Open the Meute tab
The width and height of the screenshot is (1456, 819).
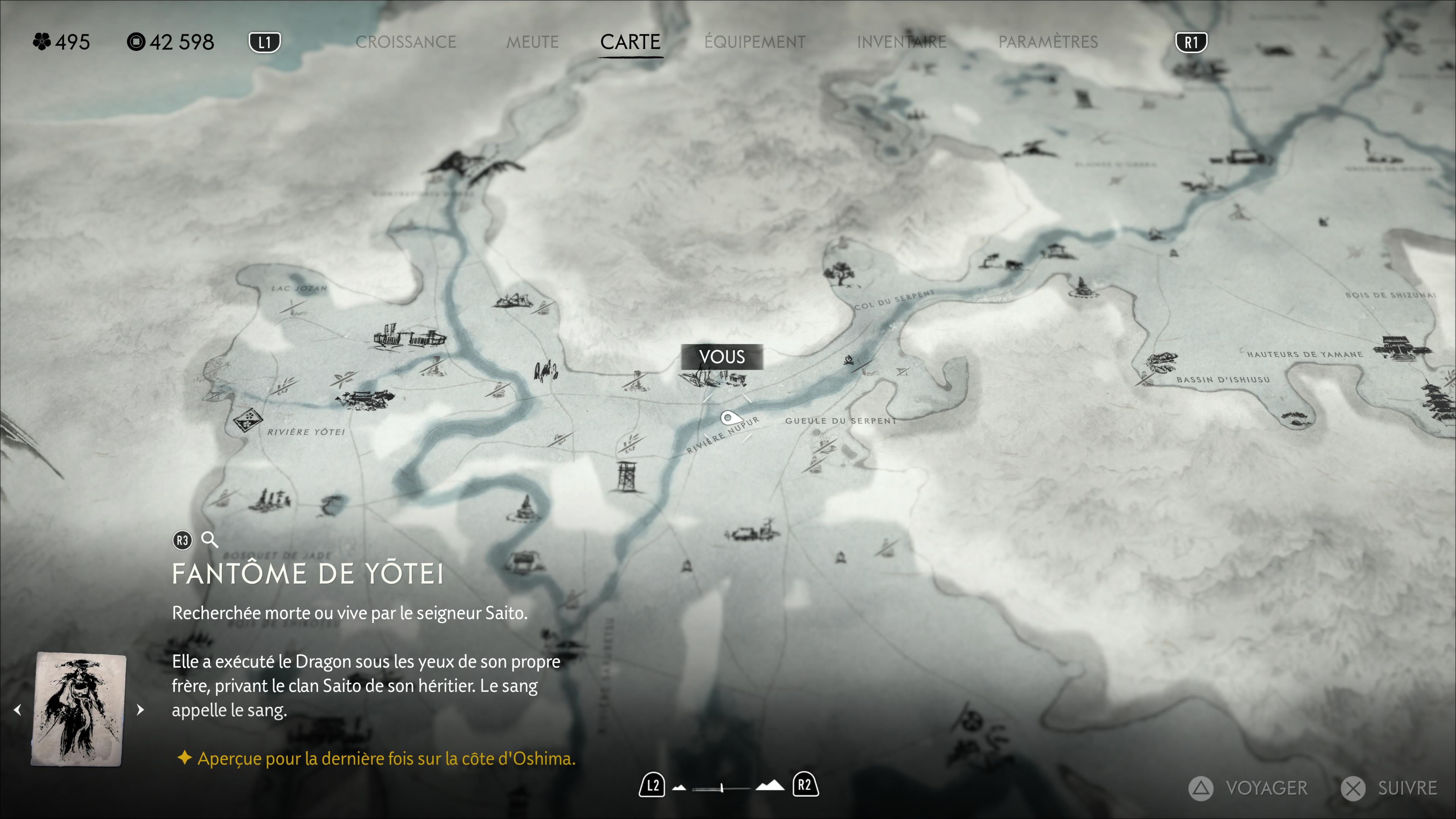[532, 42]
